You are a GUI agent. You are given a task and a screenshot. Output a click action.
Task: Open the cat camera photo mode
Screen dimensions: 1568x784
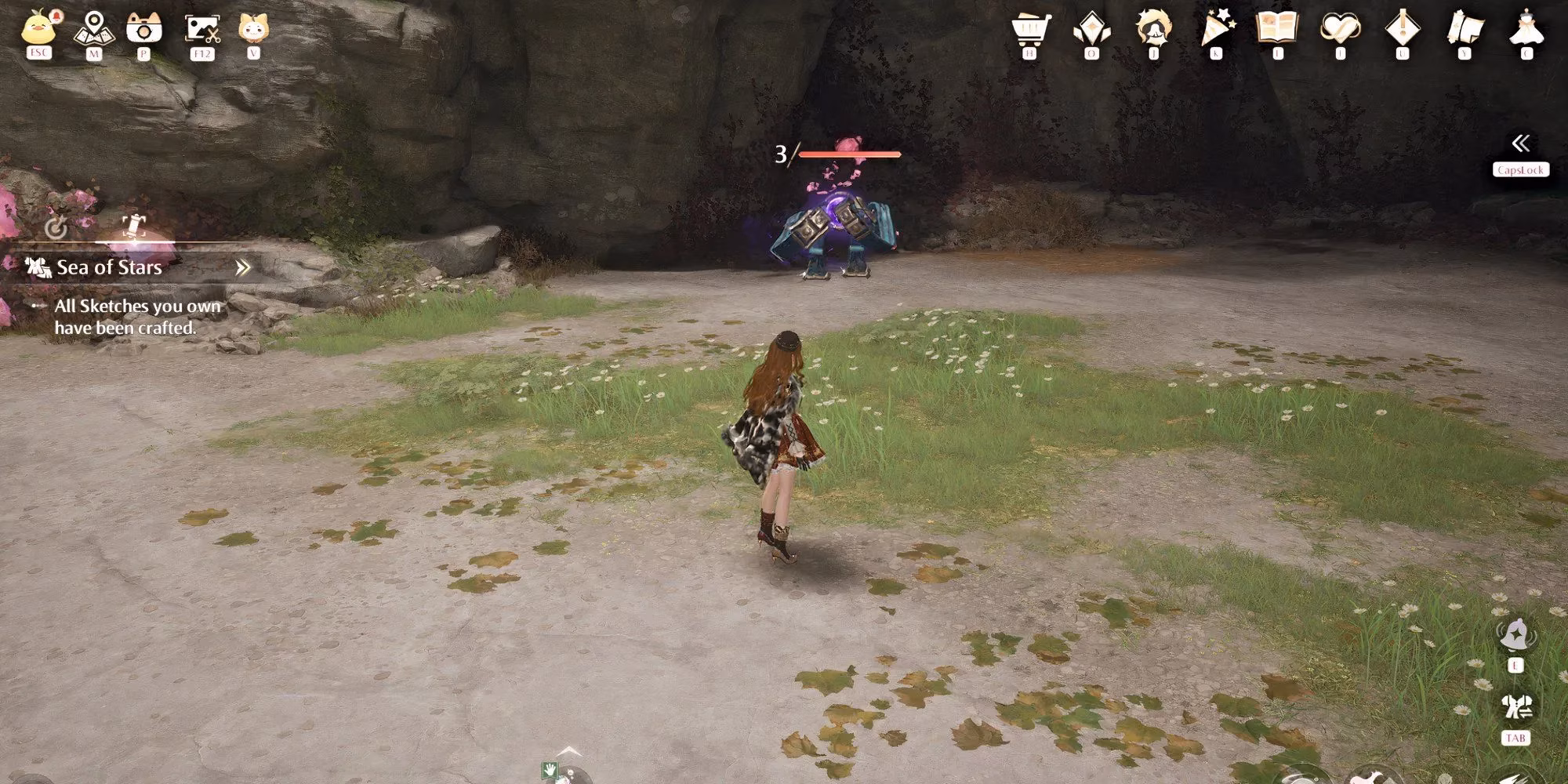tap(144, 28)
